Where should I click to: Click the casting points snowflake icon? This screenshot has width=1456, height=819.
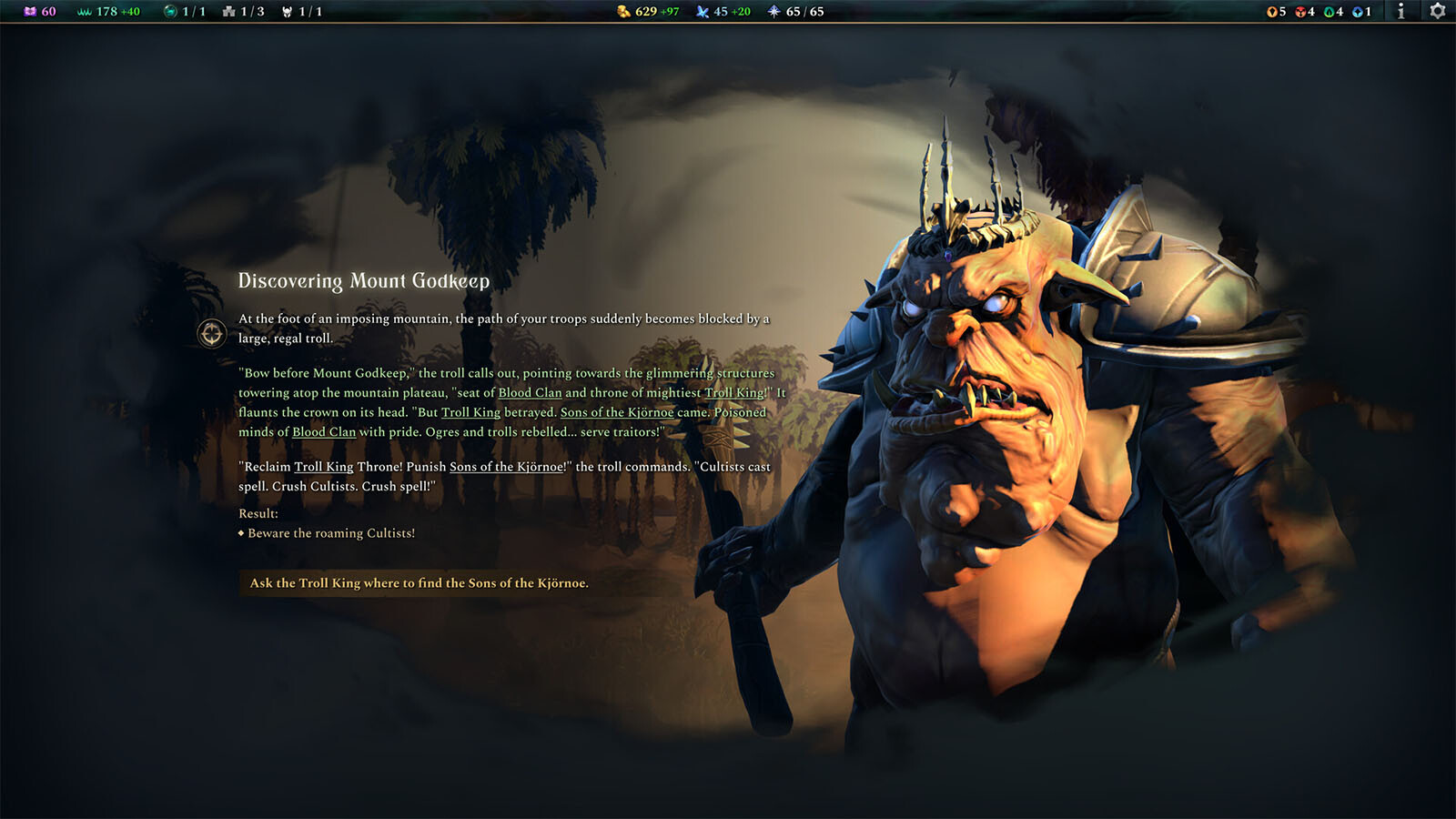772,12
